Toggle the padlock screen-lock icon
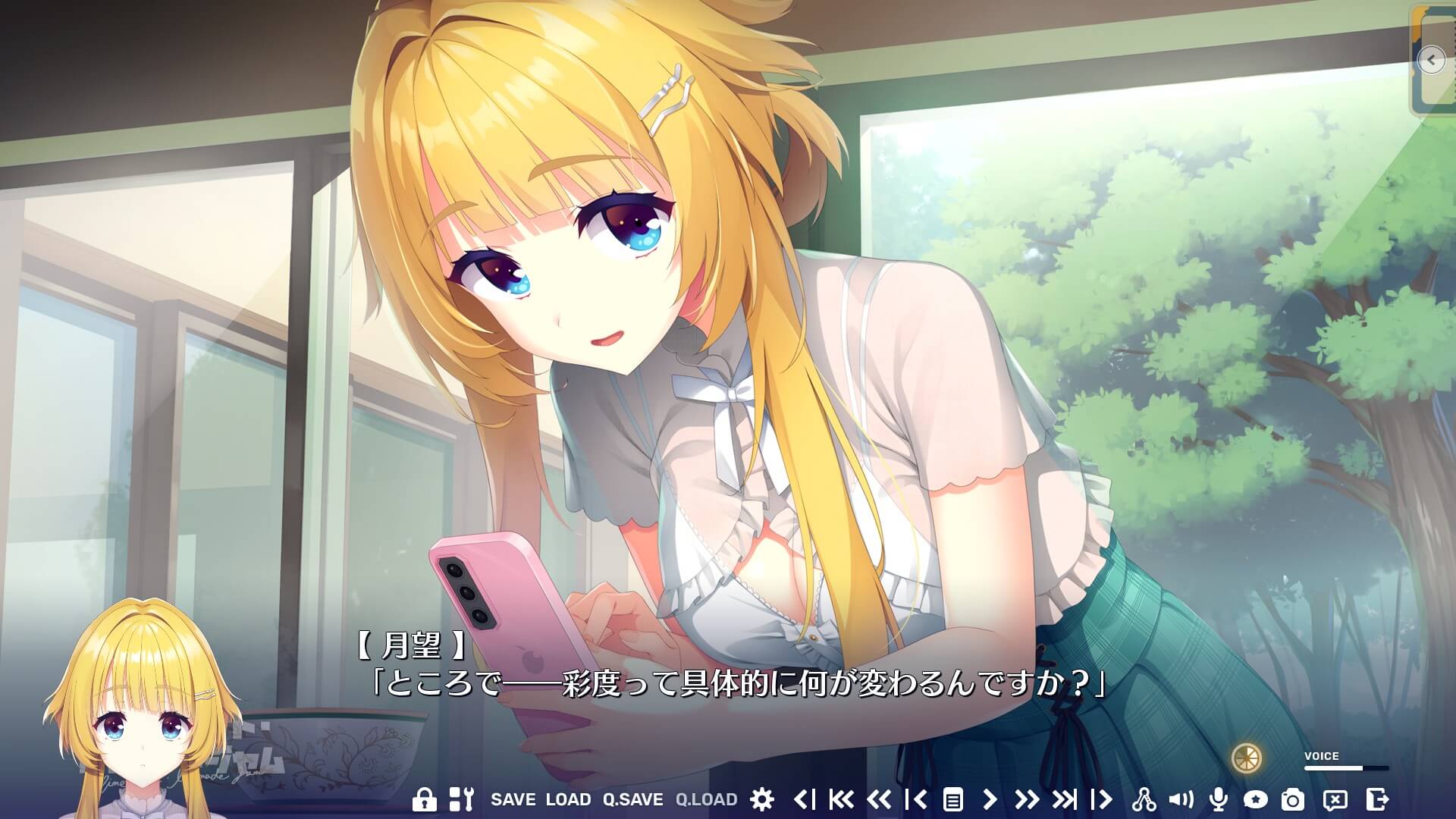Image resolution: width=1456 pixels, height=819 pixels. (426, 798)
